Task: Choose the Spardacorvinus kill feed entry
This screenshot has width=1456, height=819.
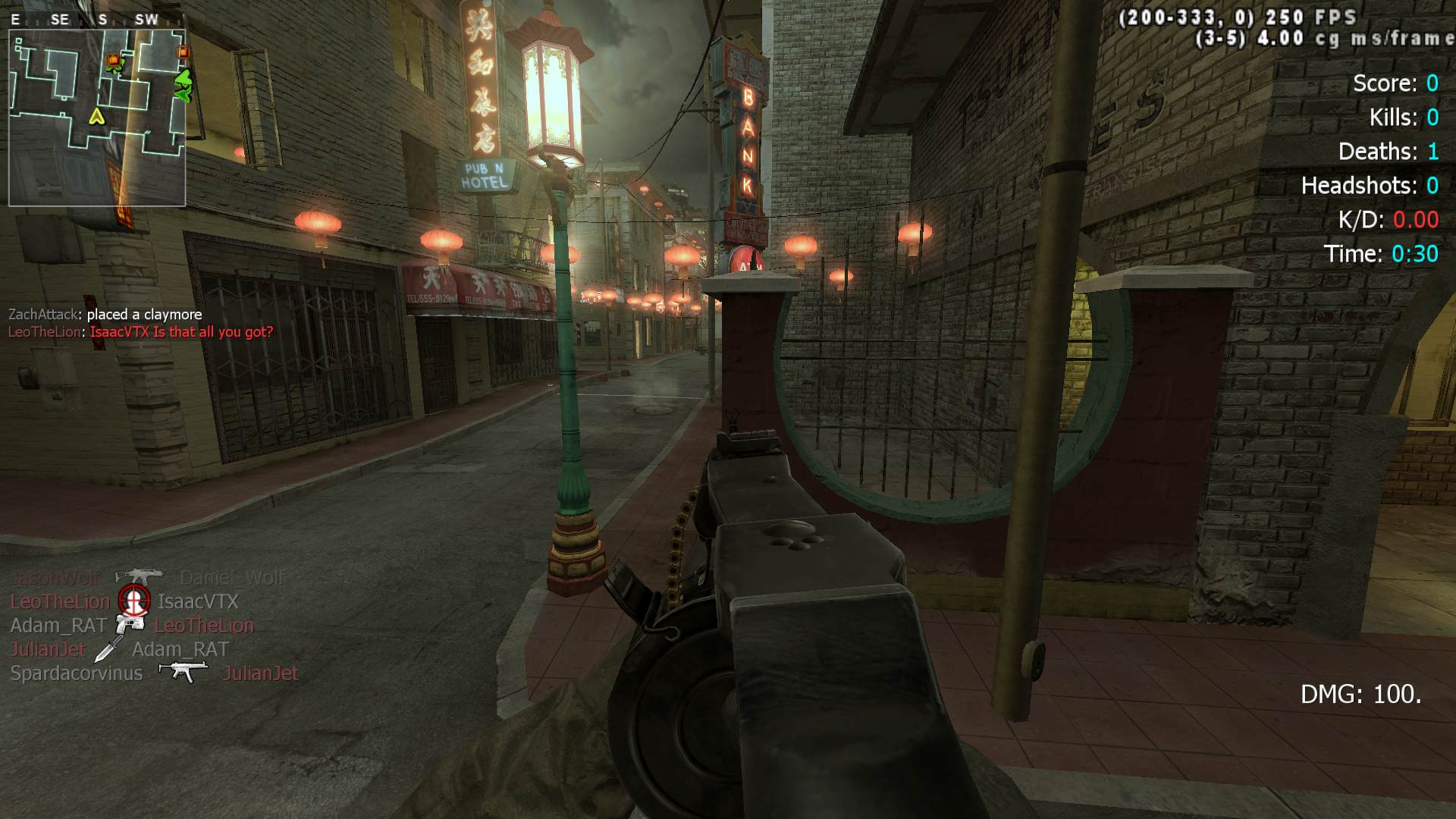Action: point(77,673)
